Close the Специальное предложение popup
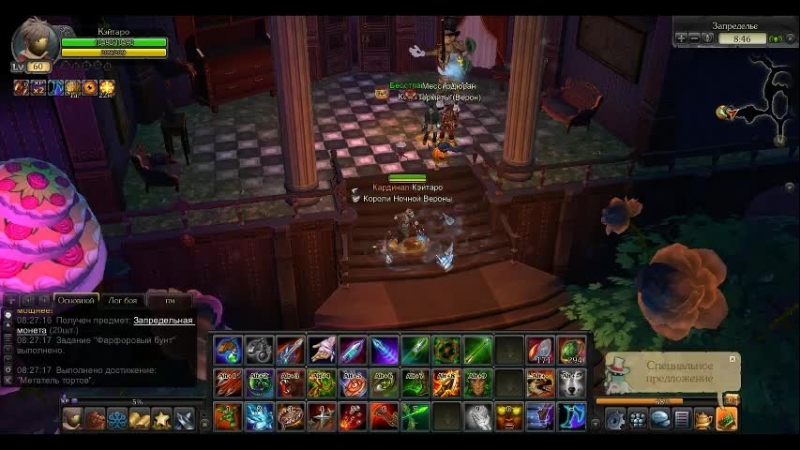This screenshot has width=800, height=450. click(x=733, y=357)
